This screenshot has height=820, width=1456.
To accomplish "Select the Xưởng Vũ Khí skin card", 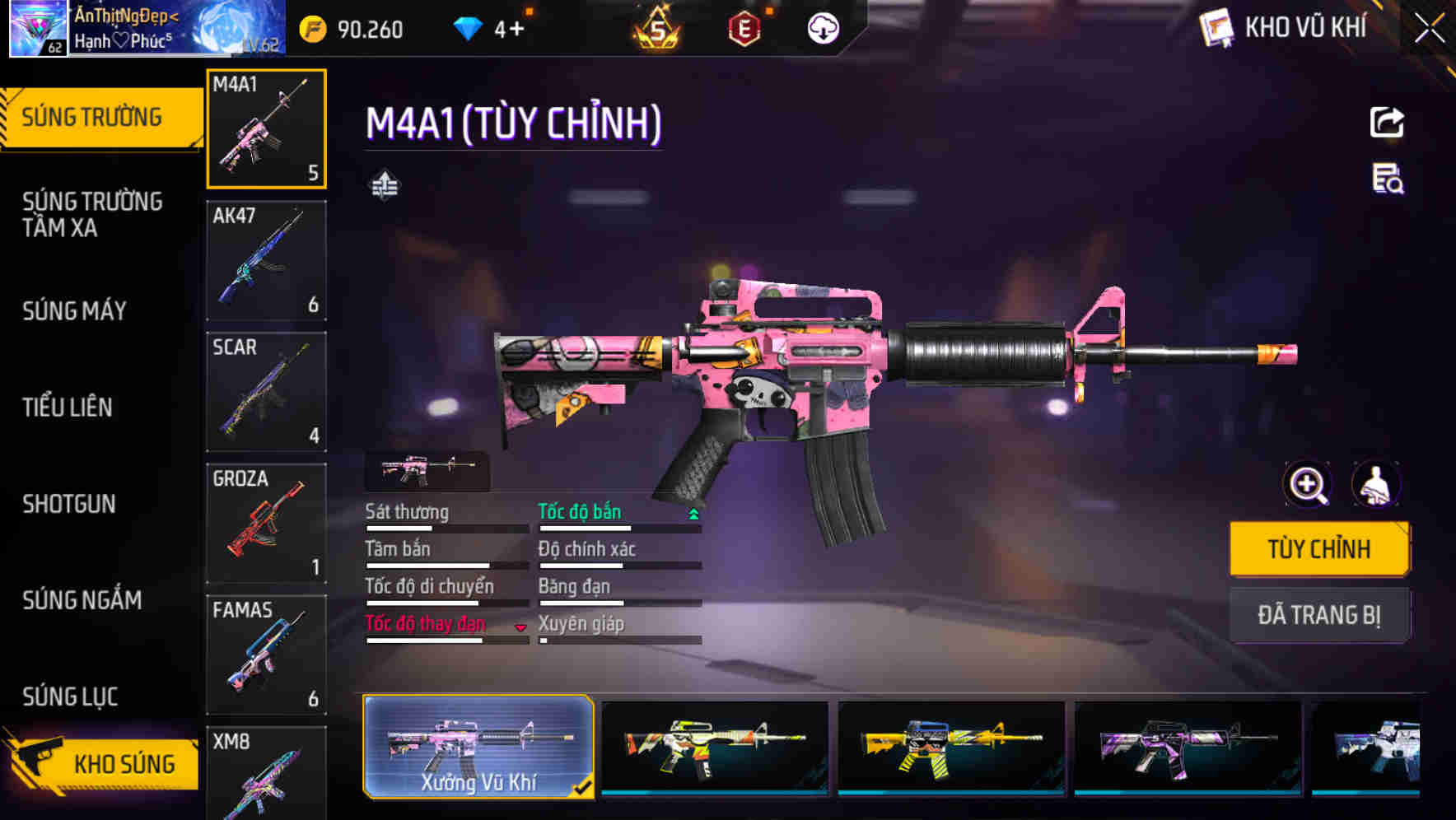I will (x=478, y=745).
